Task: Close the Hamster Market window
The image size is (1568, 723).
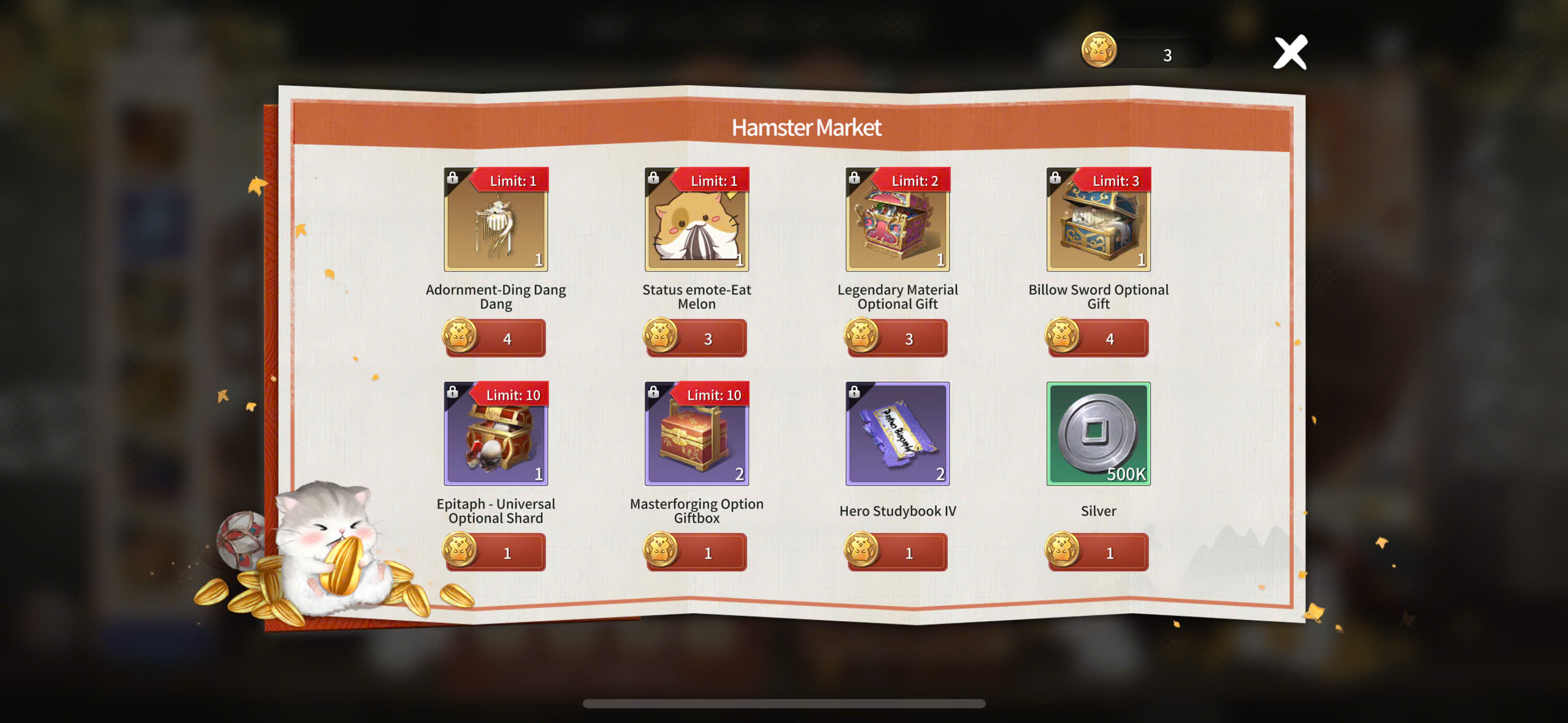Action: [1290, 53]
